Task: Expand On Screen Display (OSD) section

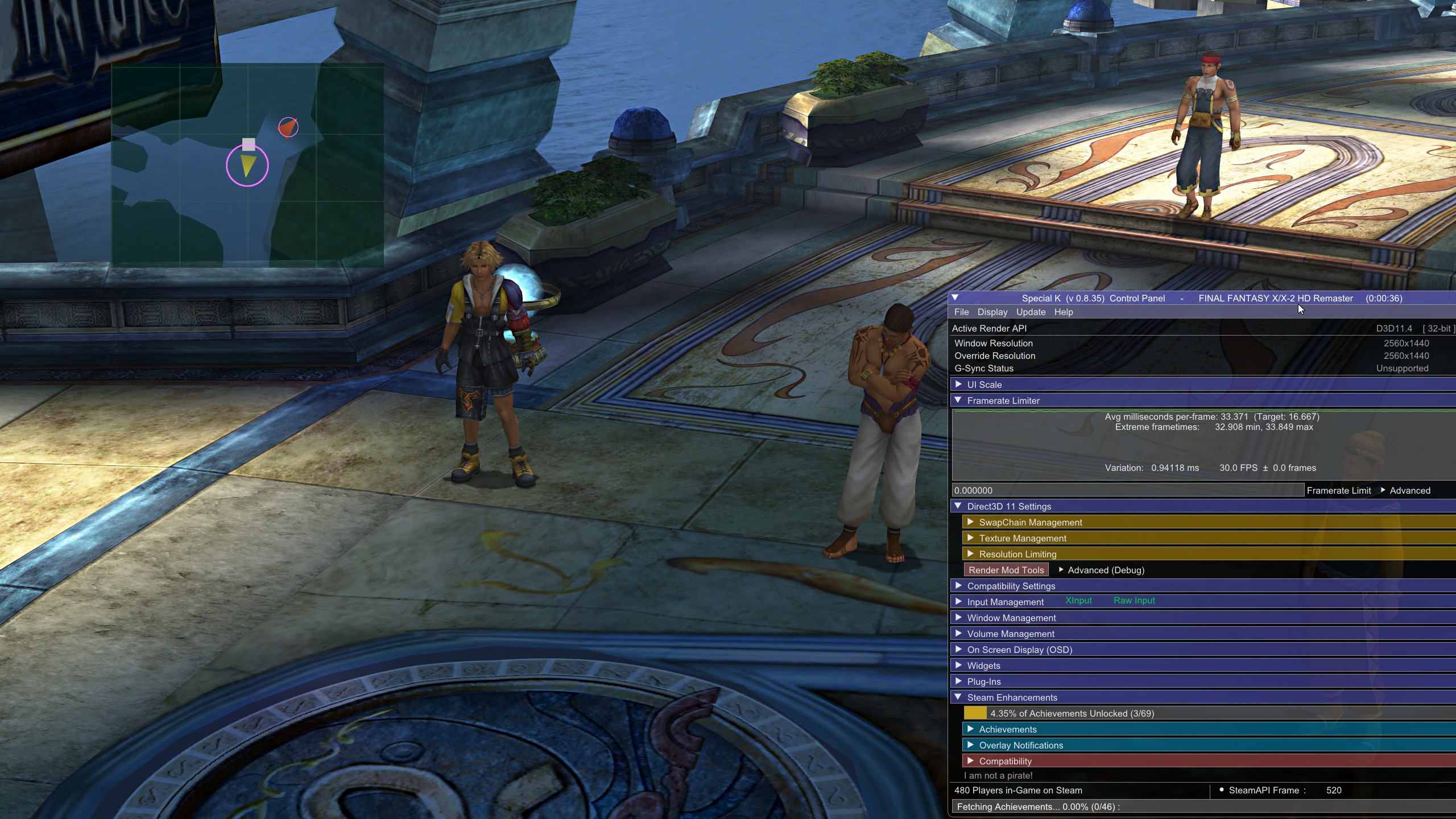Action: point(1019,650)
